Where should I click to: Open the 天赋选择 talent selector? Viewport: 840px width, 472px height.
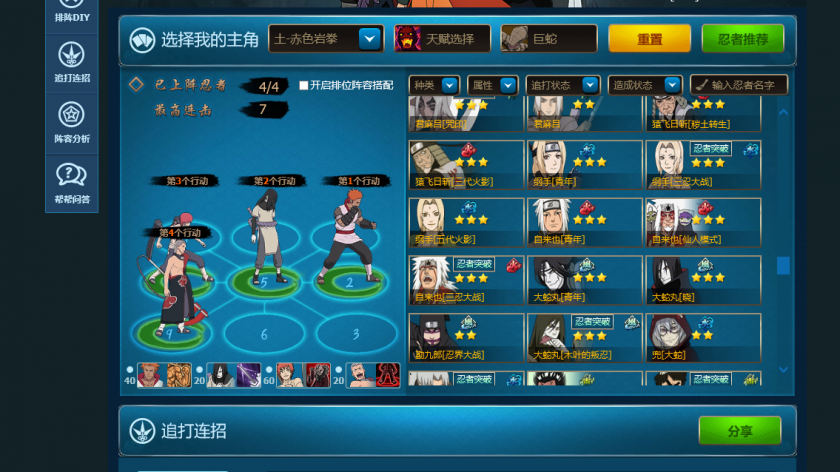(x=442, y=39)
